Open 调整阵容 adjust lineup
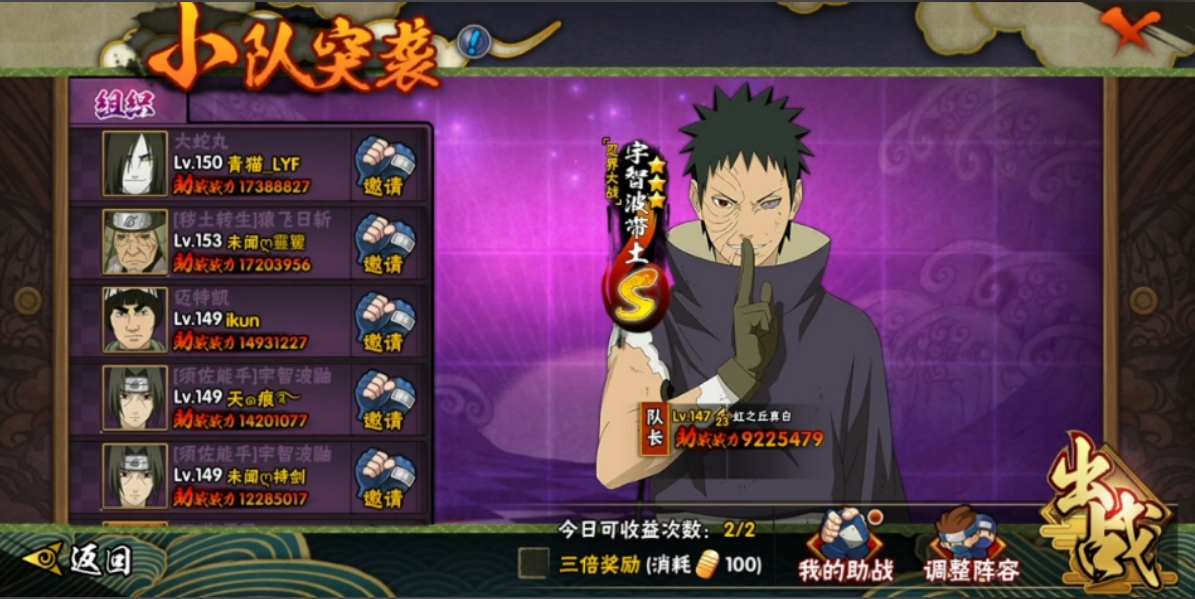1195x599 pixels. click(971, 548)
